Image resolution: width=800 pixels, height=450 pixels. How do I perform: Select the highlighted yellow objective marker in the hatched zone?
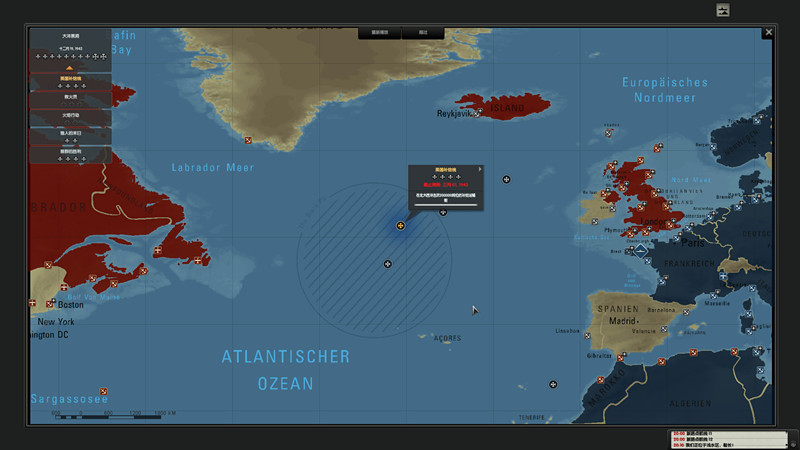(x=401, y=226)
